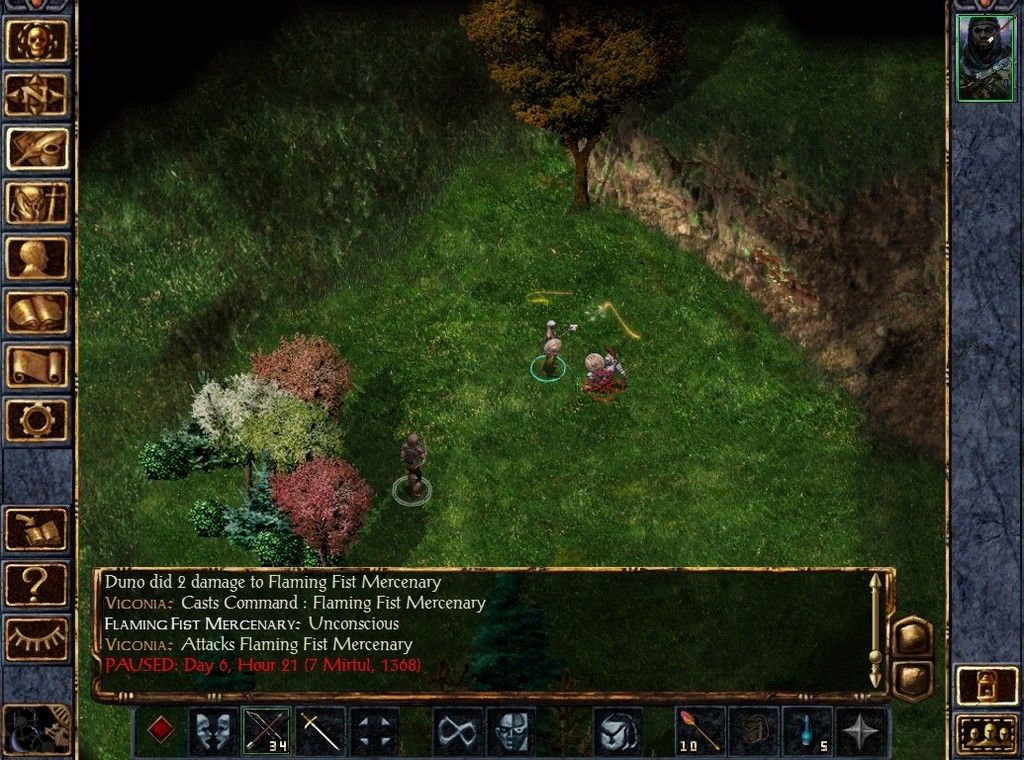Select the arrow item slot with count 10

coord(701,731)
